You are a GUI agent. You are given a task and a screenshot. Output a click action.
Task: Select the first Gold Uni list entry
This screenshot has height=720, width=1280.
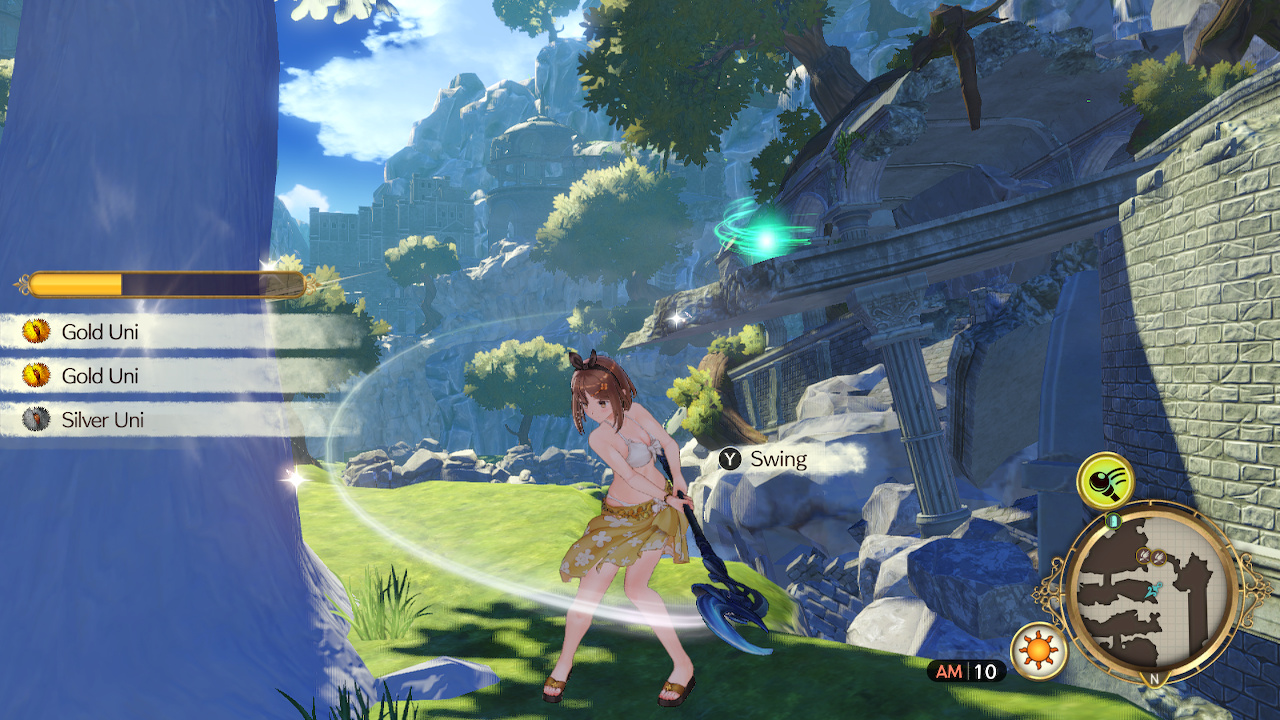pos(100,331)
